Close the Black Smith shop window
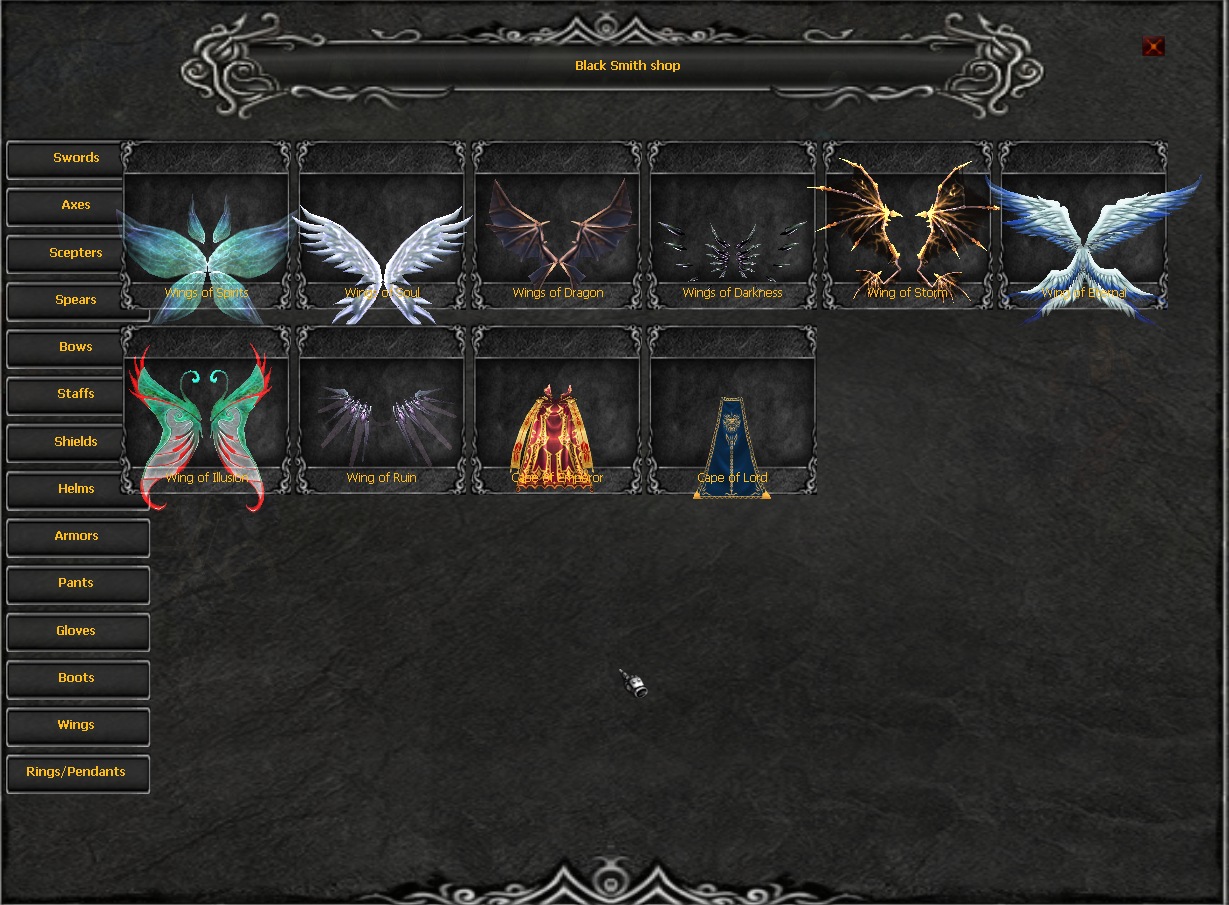1229x905 pixels. [1153, 47]
